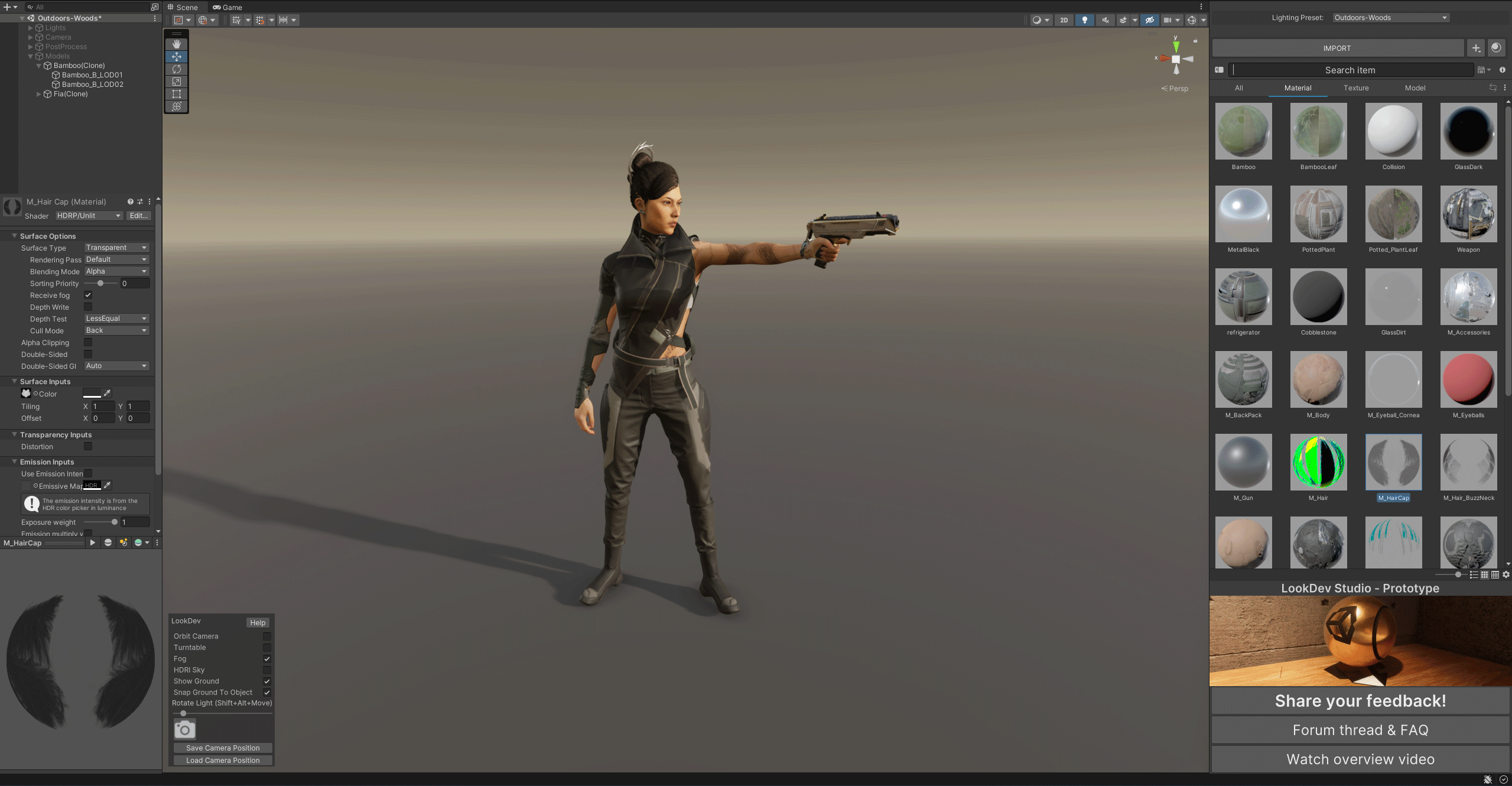Switch to the Model tab
This screenshot has width=1512, height=786.
1415,88
